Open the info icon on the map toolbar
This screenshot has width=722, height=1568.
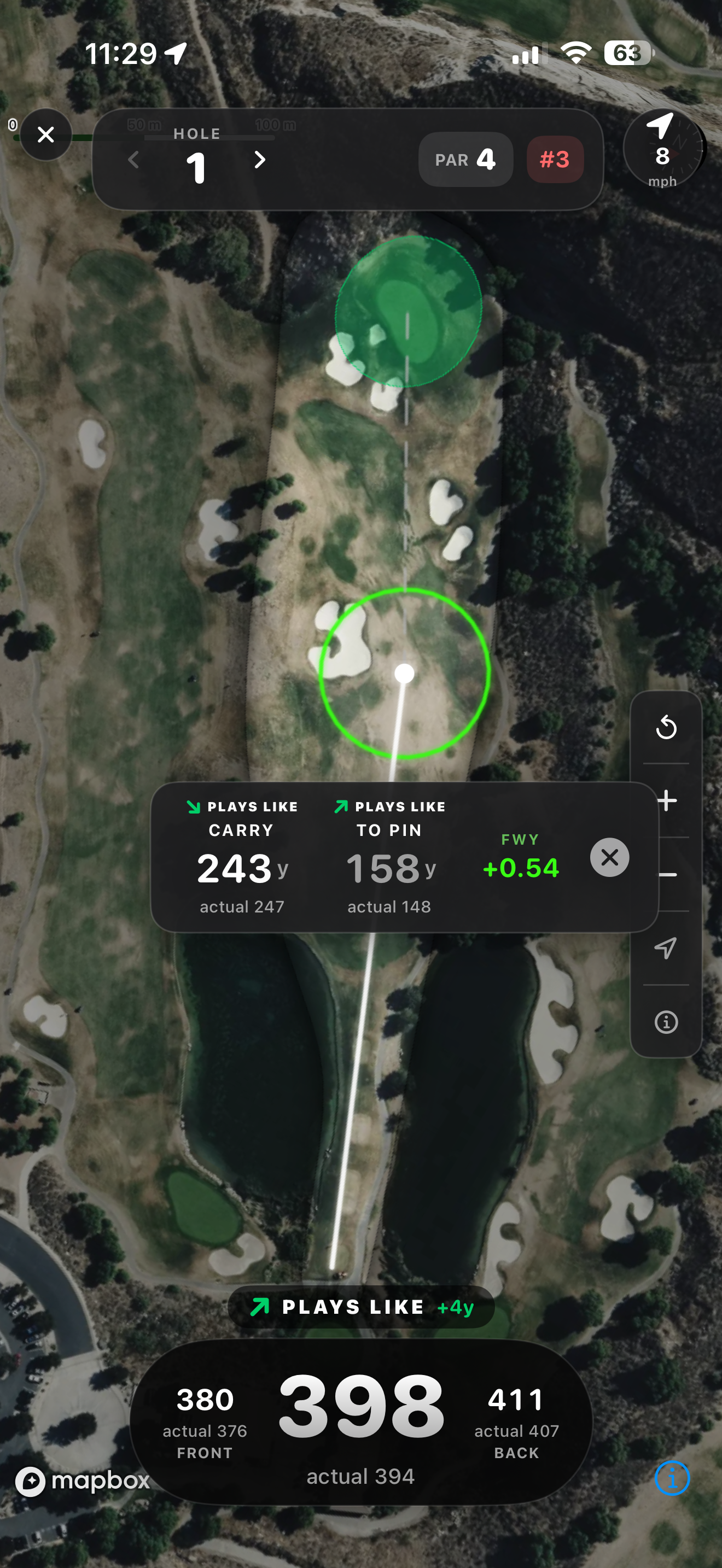pyautogui.click(x=667, y=1022)
